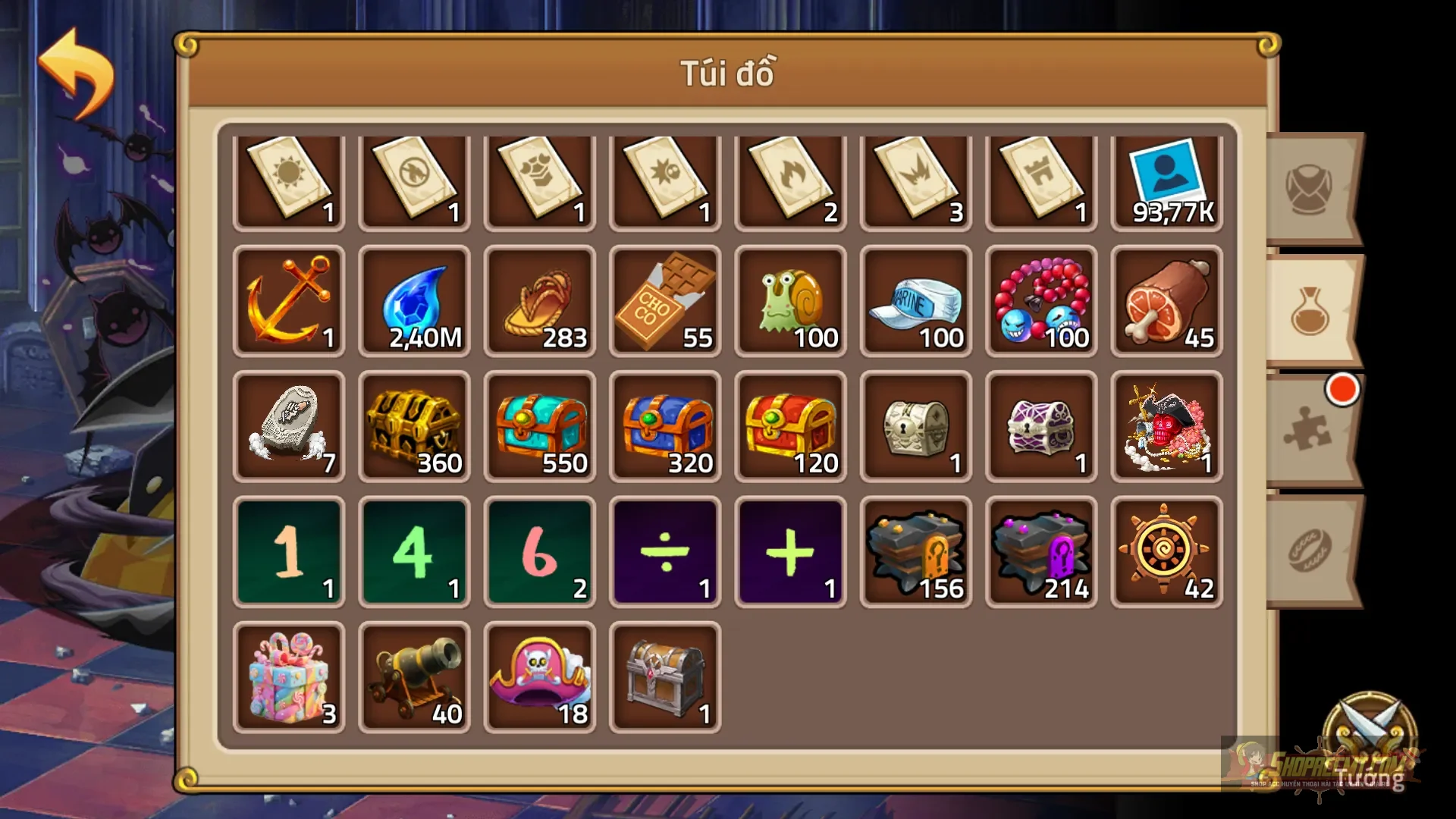Select the green snail item
This screenshot has height=819, width=1456.
point(790,303)
